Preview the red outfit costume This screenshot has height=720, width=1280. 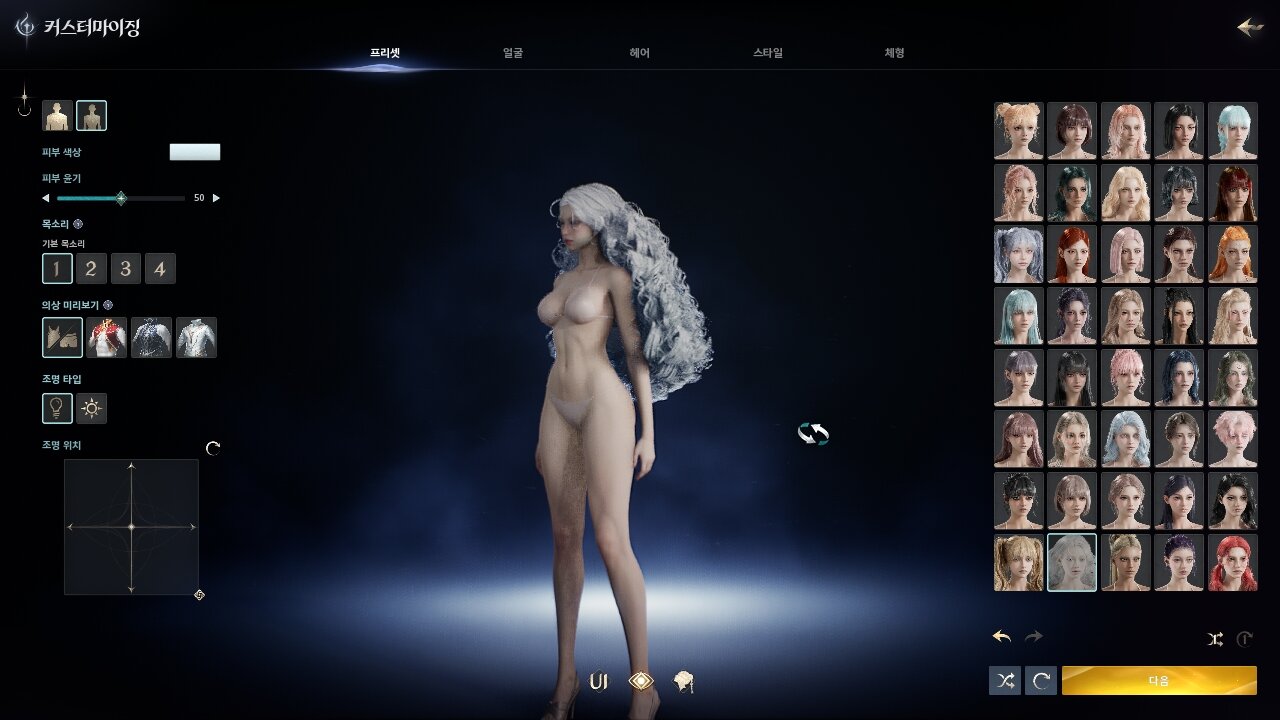(107, 338)
